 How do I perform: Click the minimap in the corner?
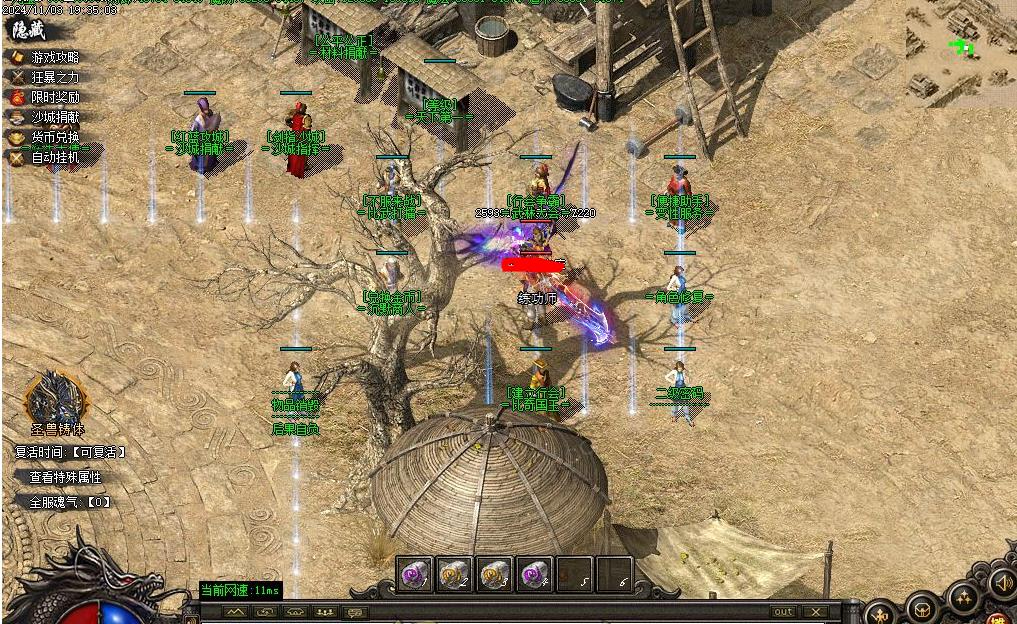point(960,52)
